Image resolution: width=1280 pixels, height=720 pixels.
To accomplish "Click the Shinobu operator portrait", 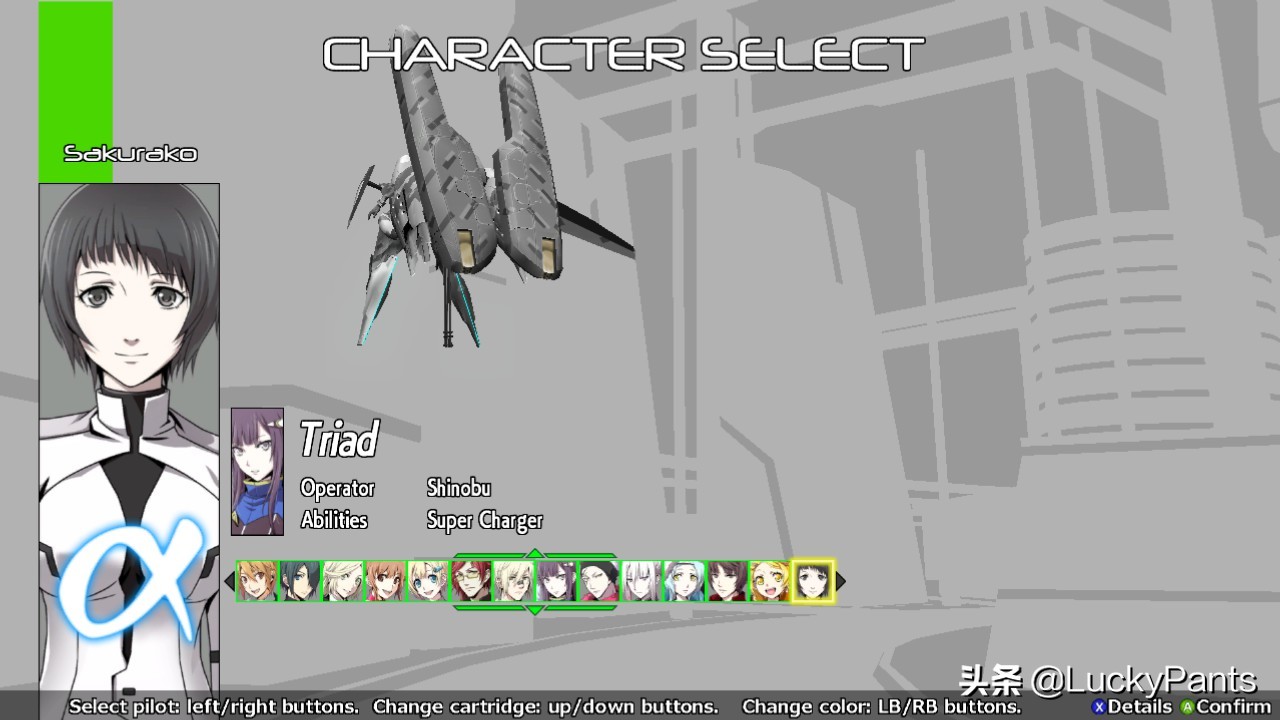I will coord(257,472).
